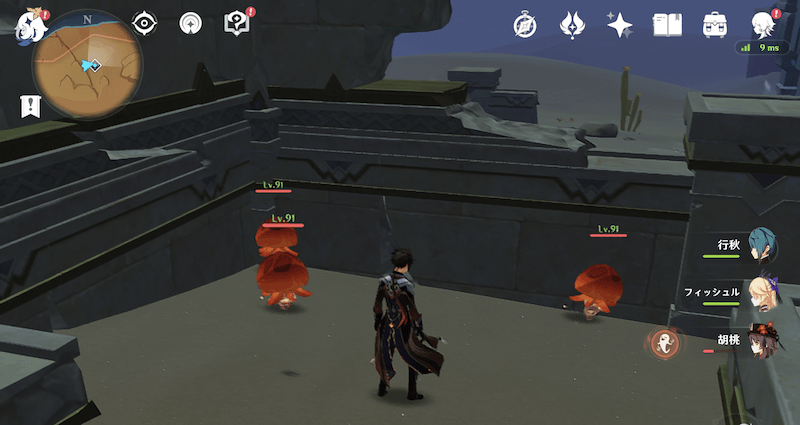
Task: Open the character screen portrait icon
Action: (764, 24)
